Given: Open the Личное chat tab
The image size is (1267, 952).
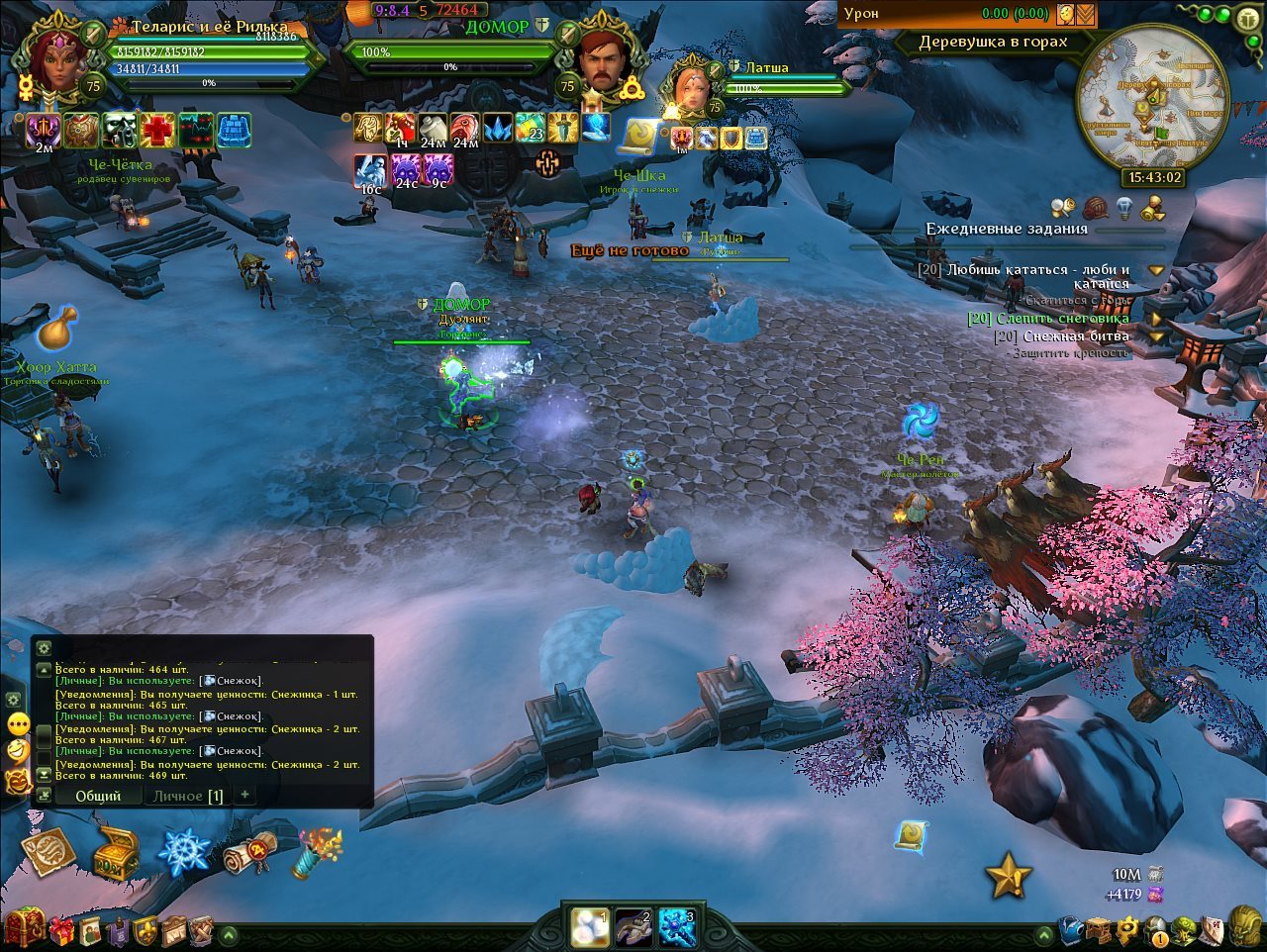Looking at the screenshot, I should (x=187, y=796).
